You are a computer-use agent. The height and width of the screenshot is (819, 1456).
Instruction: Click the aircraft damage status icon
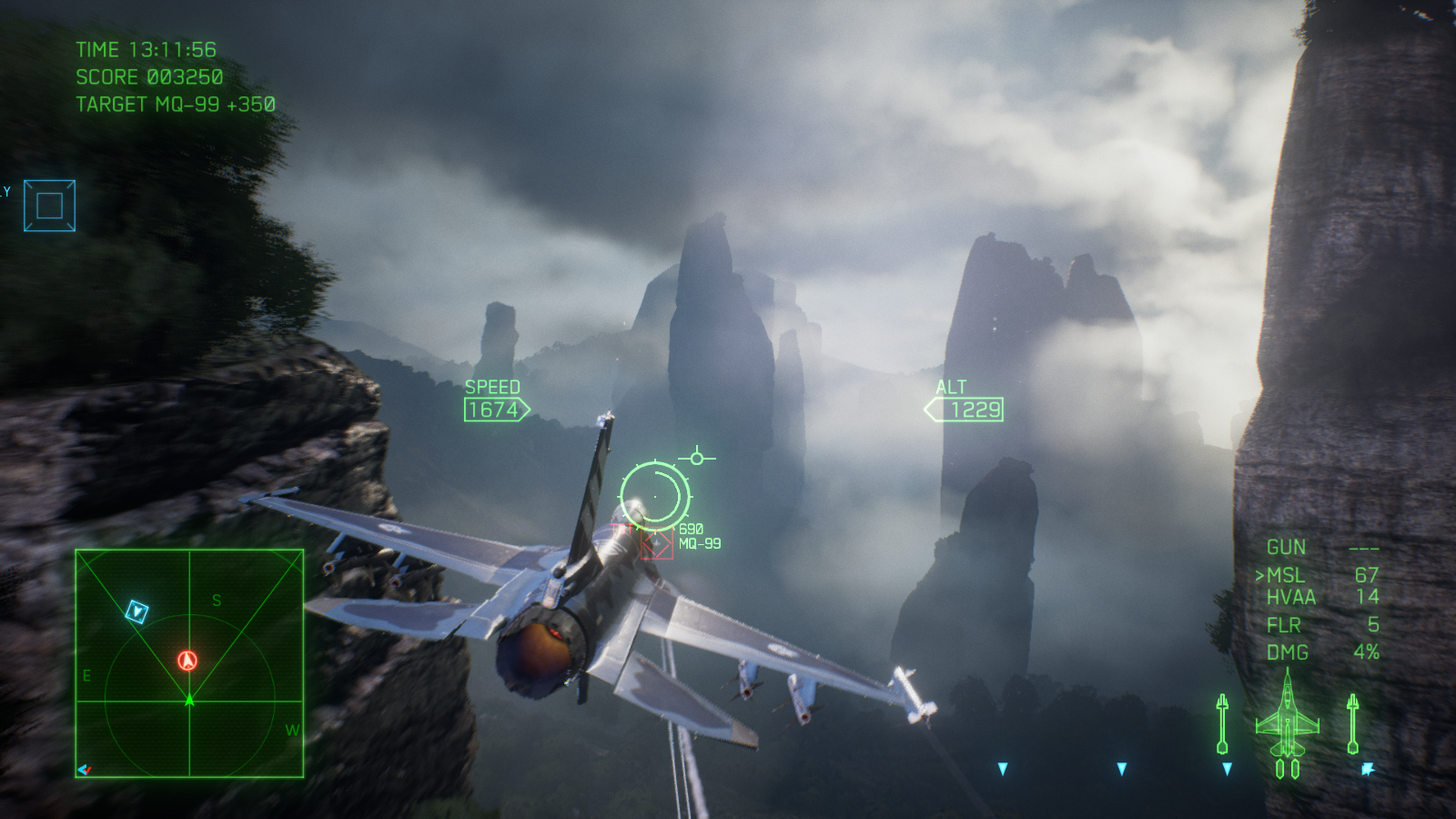tap(1287, 723)
